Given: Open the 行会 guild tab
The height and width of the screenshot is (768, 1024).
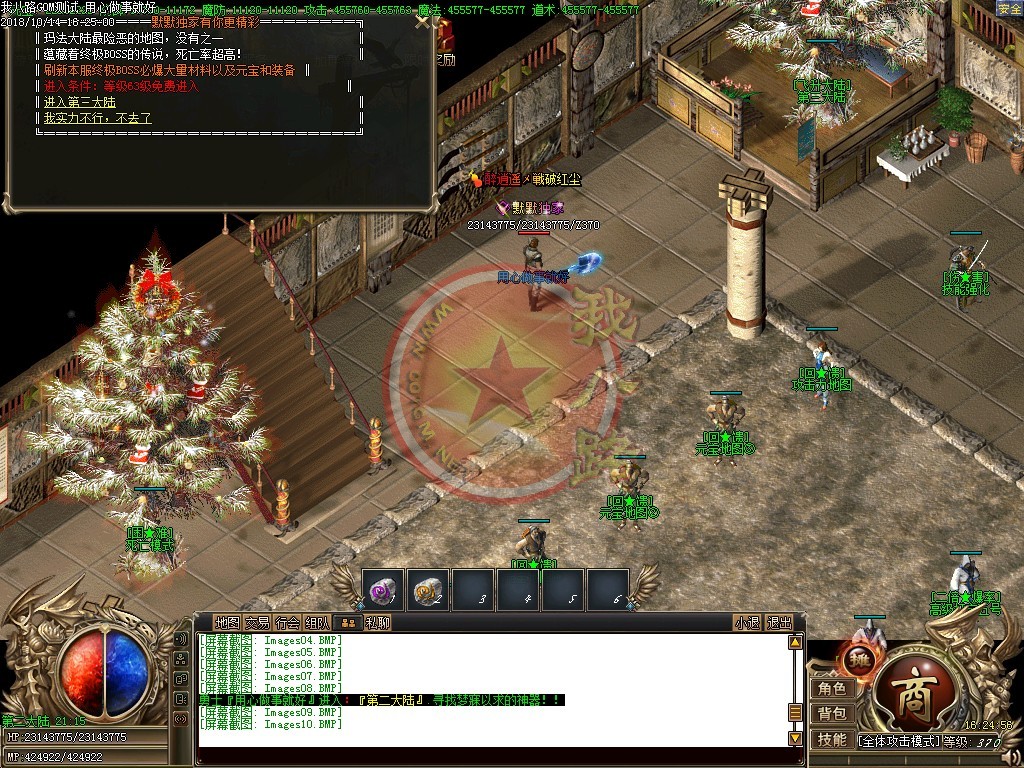Looking at the screenshot, I should [x=287, y=622].
